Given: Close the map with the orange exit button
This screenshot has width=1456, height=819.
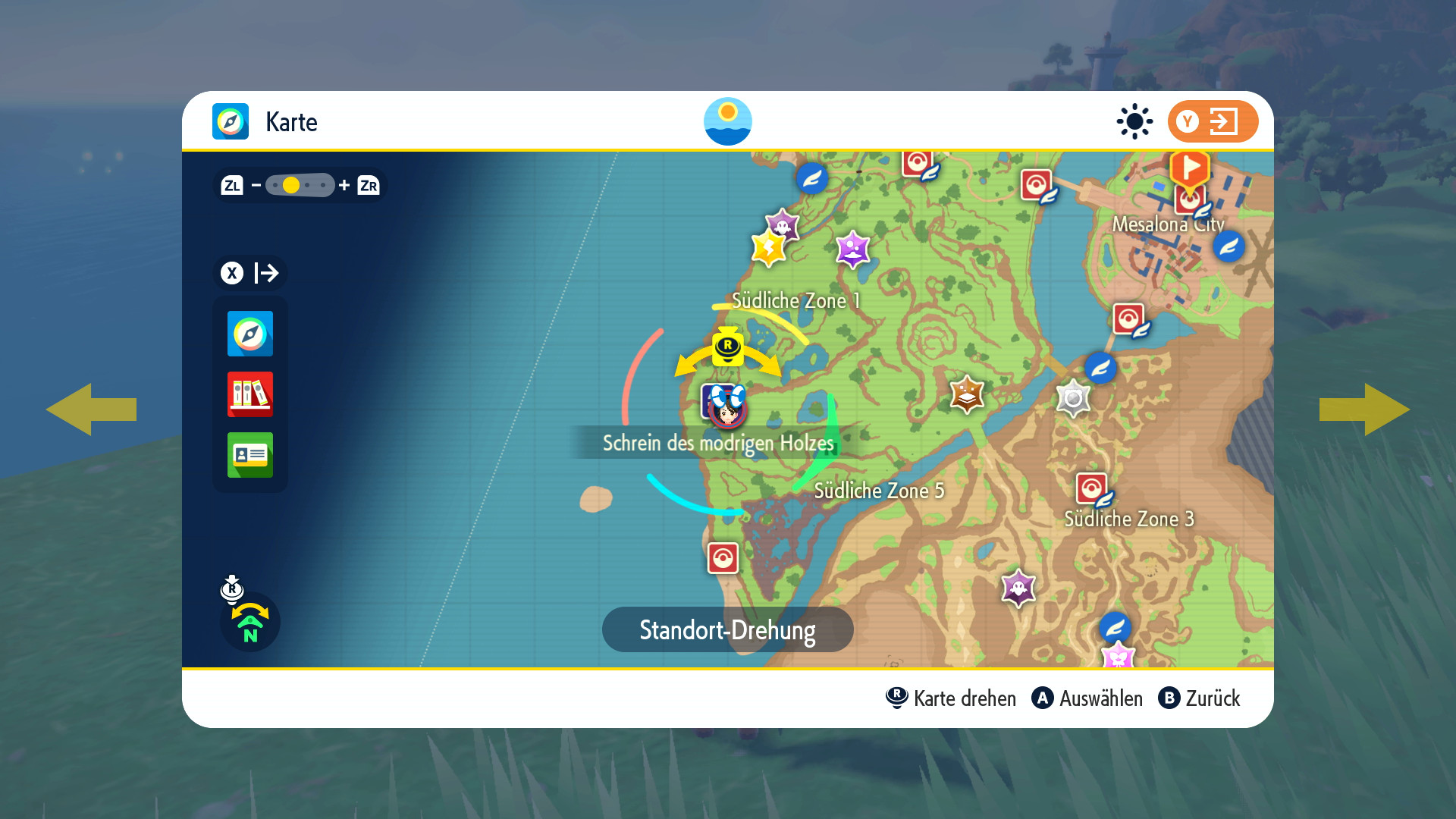Looking at the screenshot, I should [x=1212, y=121].
